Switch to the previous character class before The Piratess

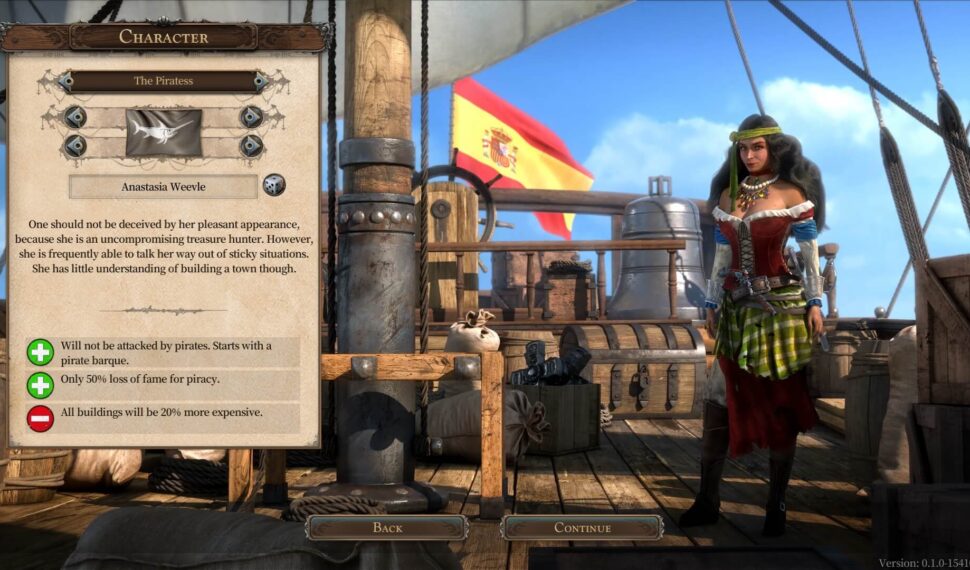66,81
